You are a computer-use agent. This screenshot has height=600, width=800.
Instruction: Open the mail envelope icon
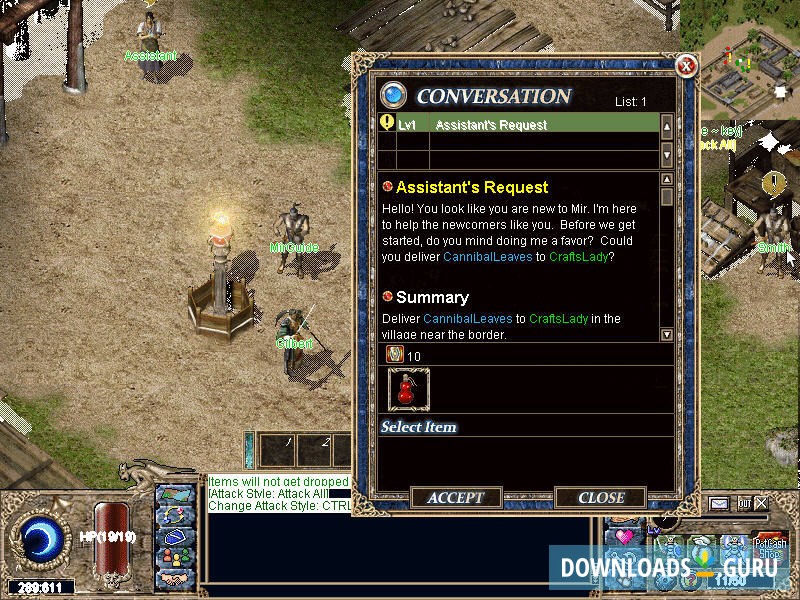(x=719, y=503)
